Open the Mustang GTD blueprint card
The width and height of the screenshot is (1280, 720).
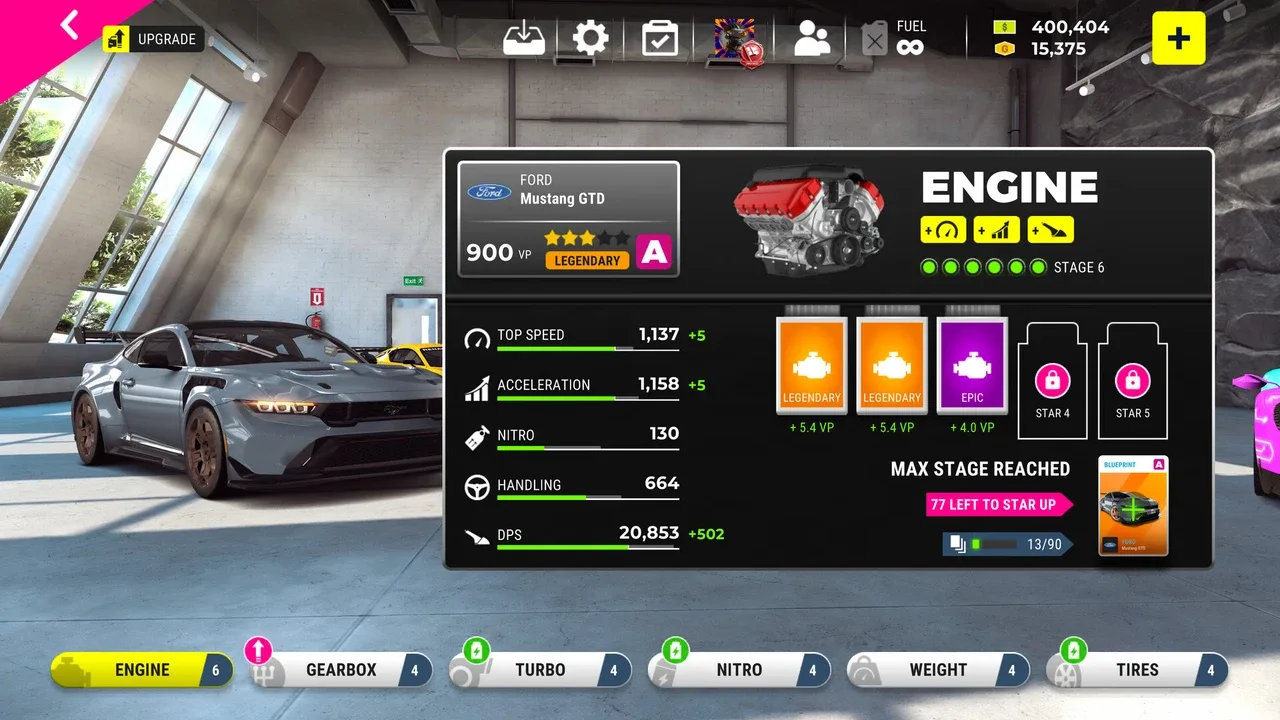point(1132,506)
